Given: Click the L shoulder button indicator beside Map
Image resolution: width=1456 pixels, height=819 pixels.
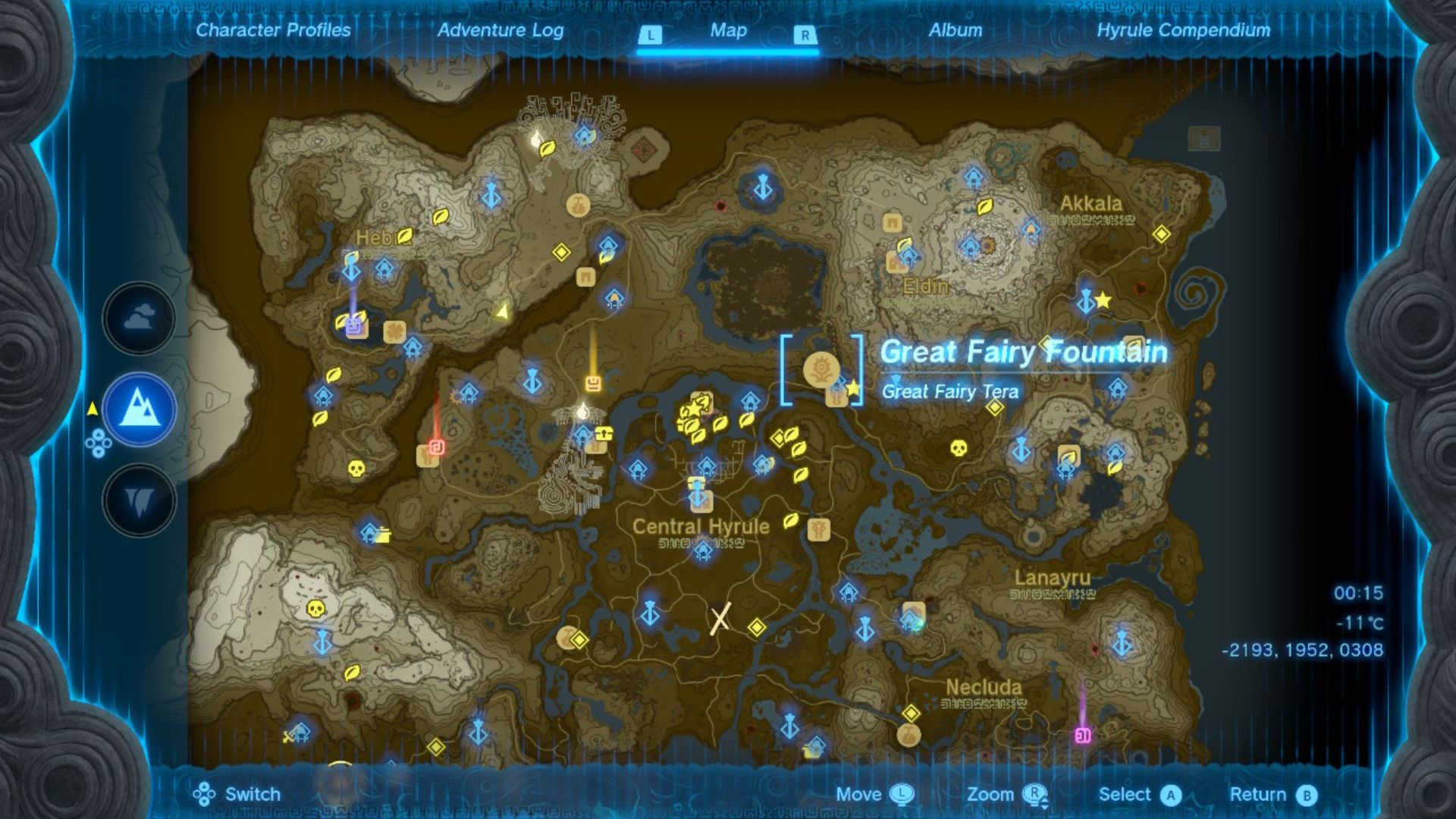Looking at the screenshot, I should click(x=648, y=34).
